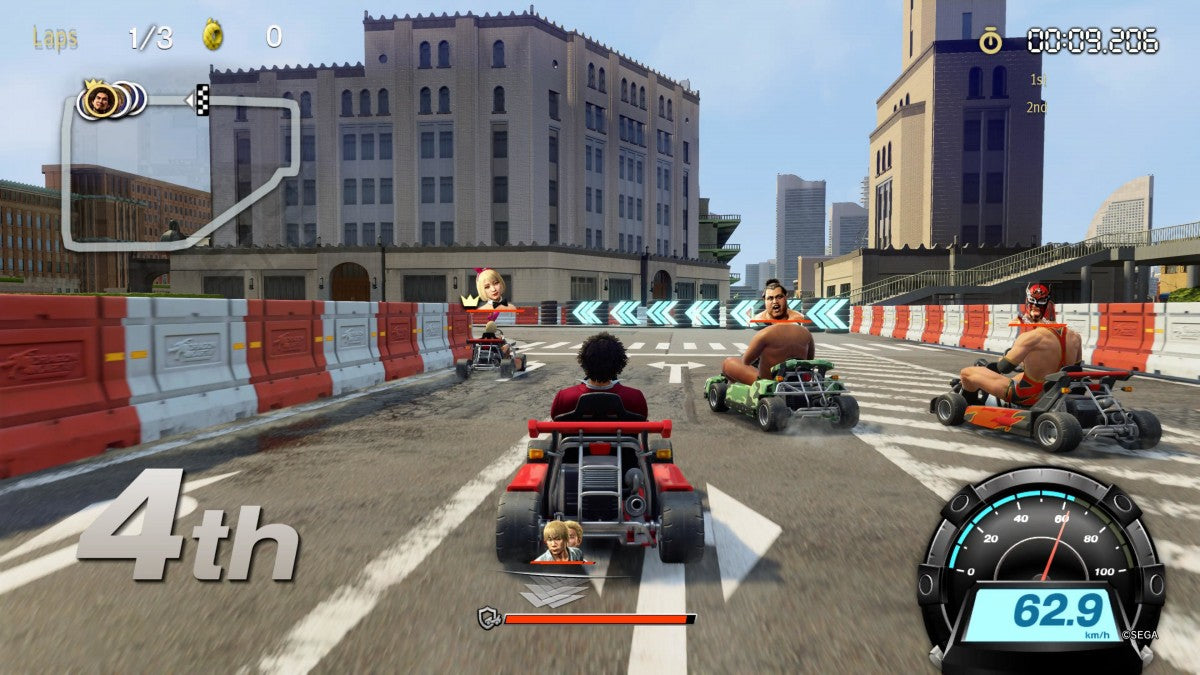
Task: Select the player portrait marker on the minimap
Action: pos(101,99)
